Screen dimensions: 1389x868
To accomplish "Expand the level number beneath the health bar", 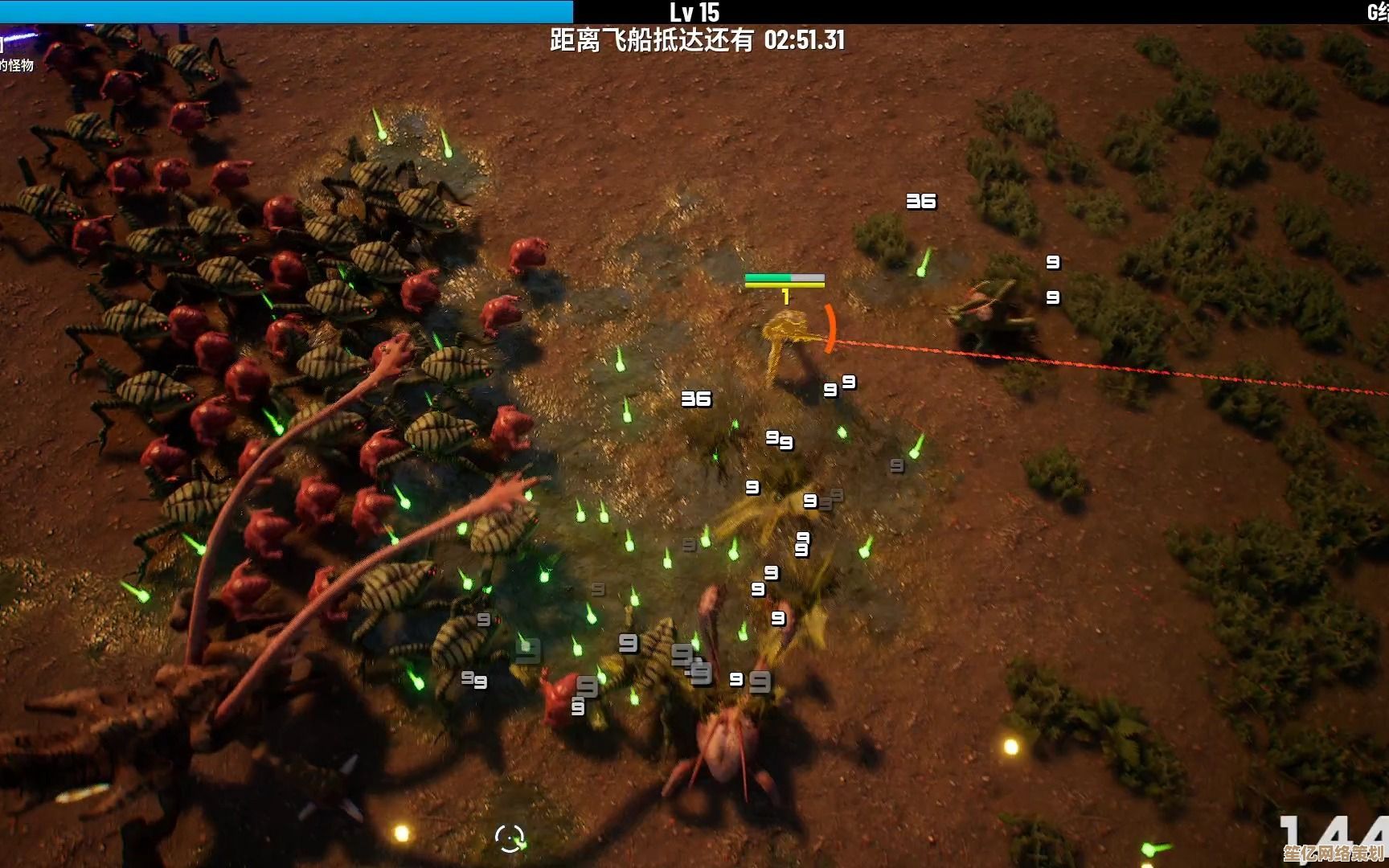I will 785,297.
